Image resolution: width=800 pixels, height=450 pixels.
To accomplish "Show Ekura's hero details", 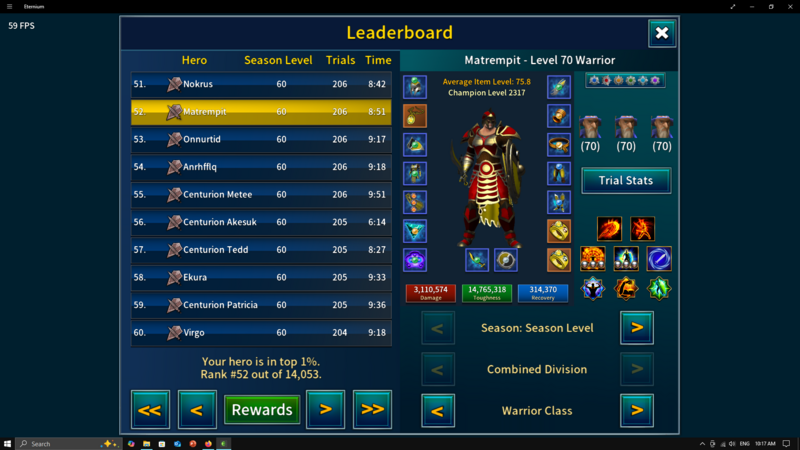I will pyautogui.click(x=261, y=277).
